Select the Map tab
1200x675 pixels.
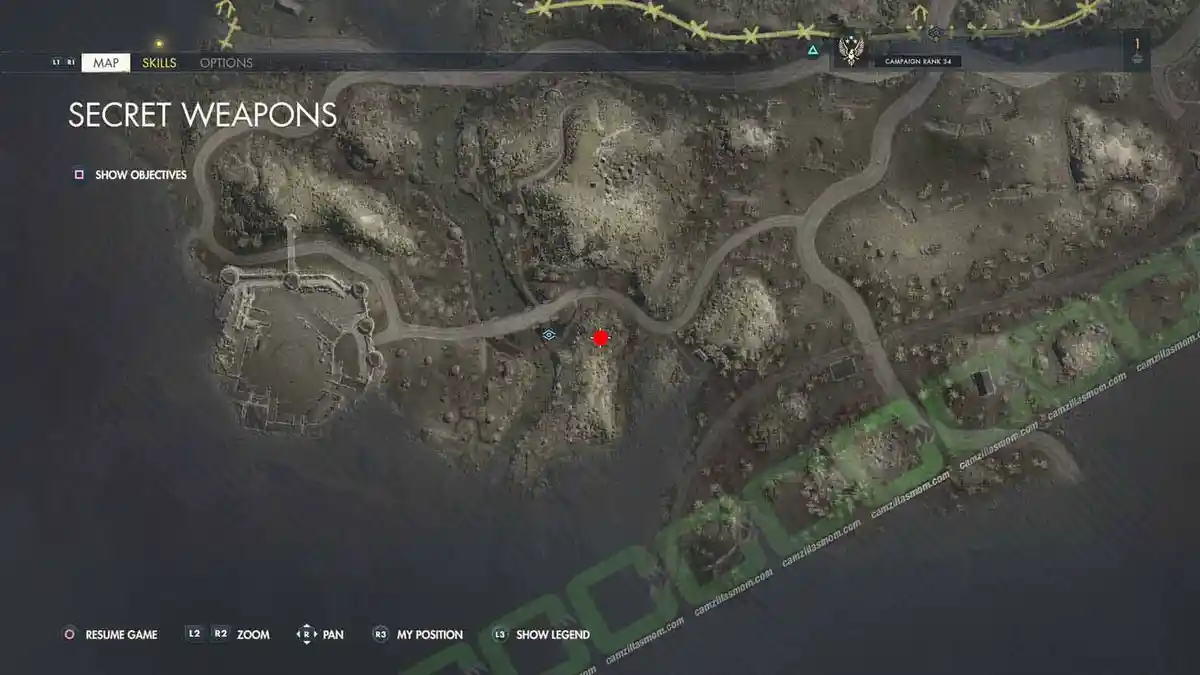click(105, 63)
